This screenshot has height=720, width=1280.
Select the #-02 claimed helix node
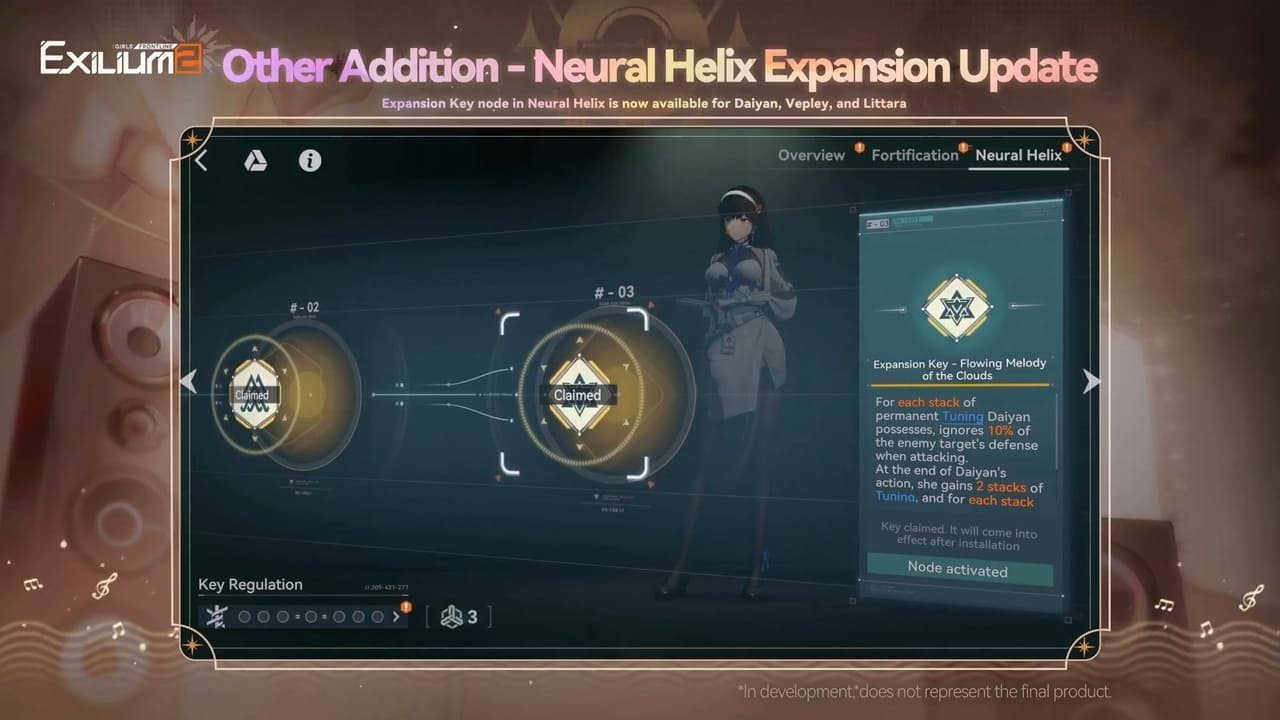(253, 394)
